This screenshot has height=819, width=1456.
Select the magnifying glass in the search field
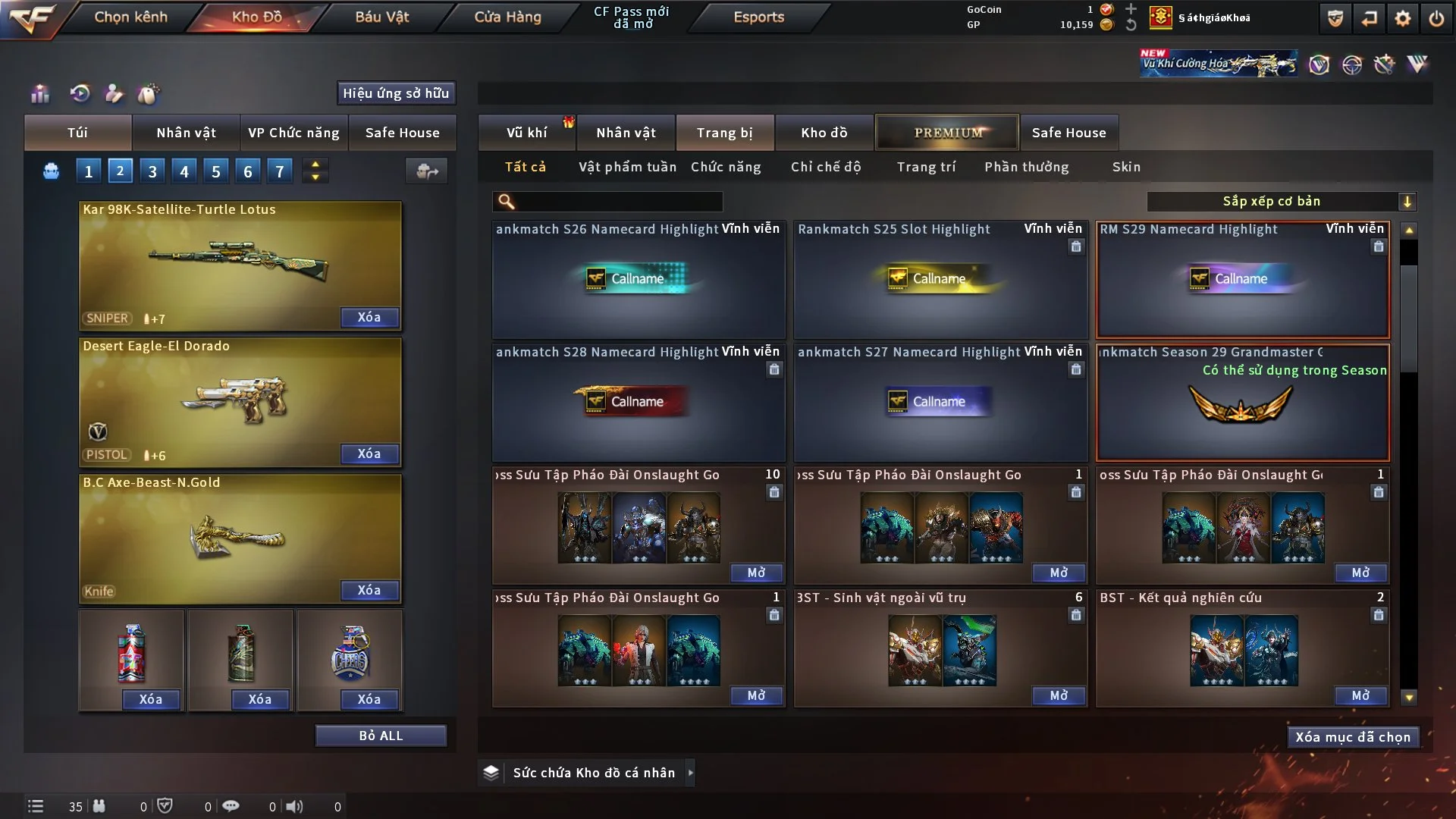click(505, 202)
